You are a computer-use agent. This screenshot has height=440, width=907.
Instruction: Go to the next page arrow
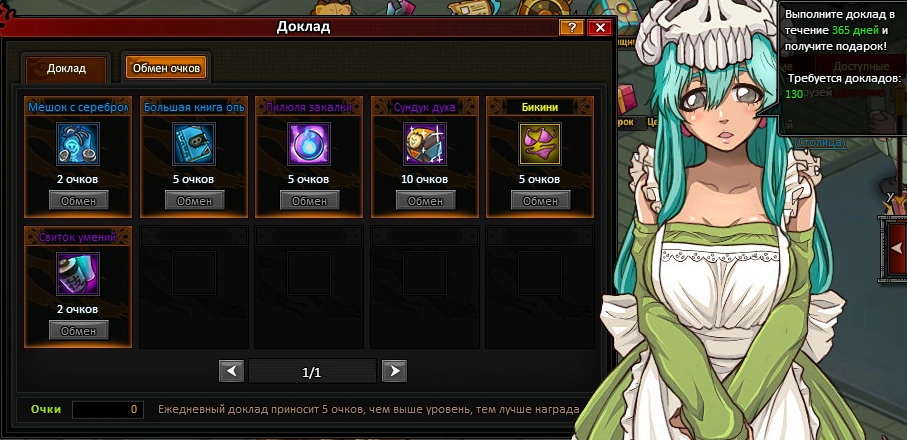[395, 372]
